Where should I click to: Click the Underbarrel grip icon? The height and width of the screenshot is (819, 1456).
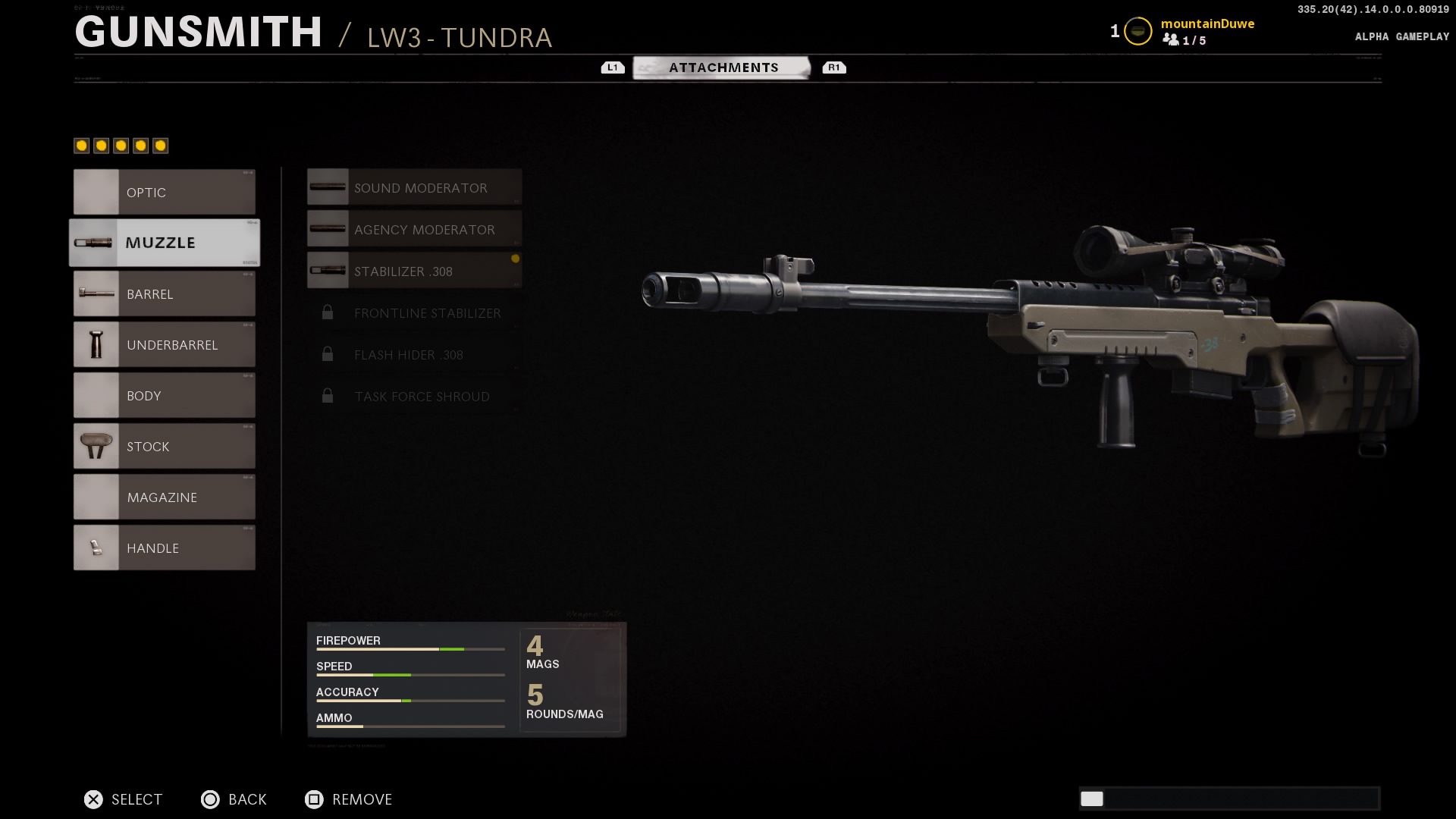(x=96, y=344)
